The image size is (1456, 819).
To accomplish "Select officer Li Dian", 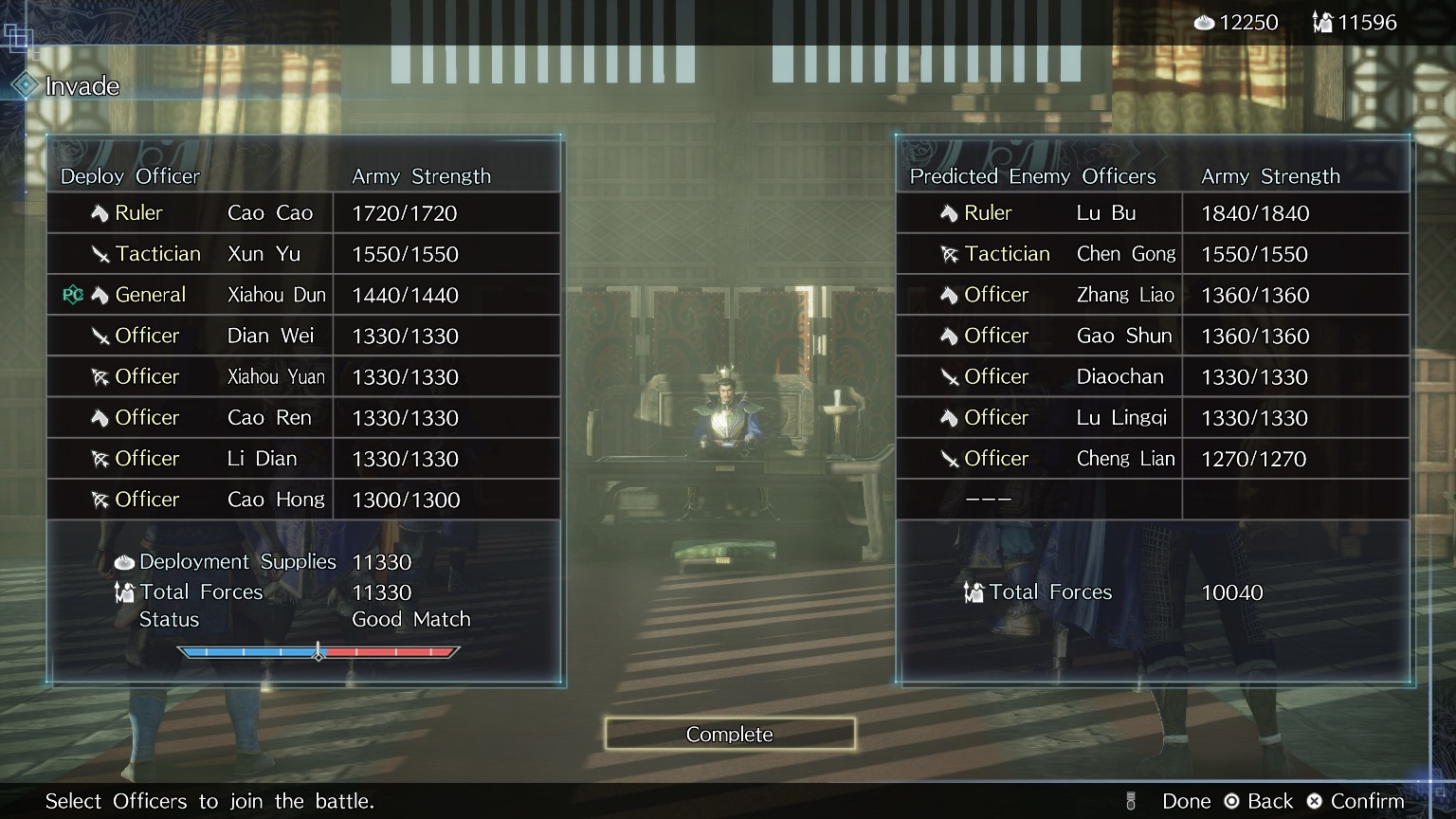I will 303,458.
